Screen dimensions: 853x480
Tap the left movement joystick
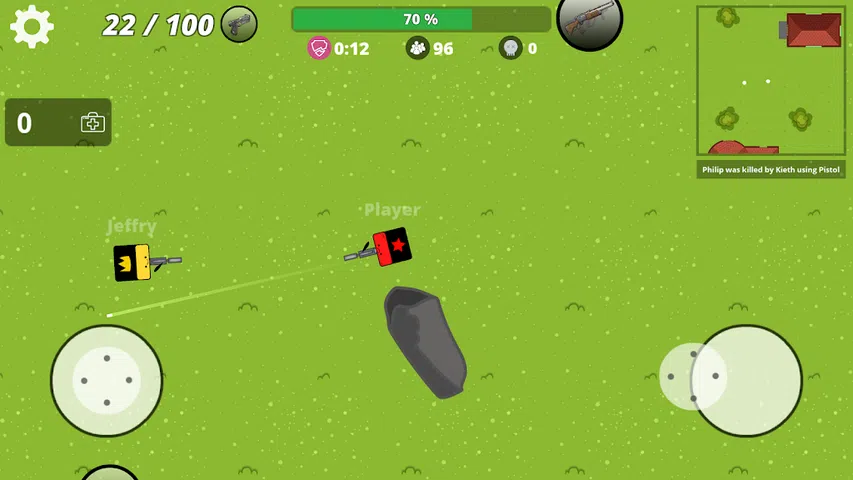106,380
